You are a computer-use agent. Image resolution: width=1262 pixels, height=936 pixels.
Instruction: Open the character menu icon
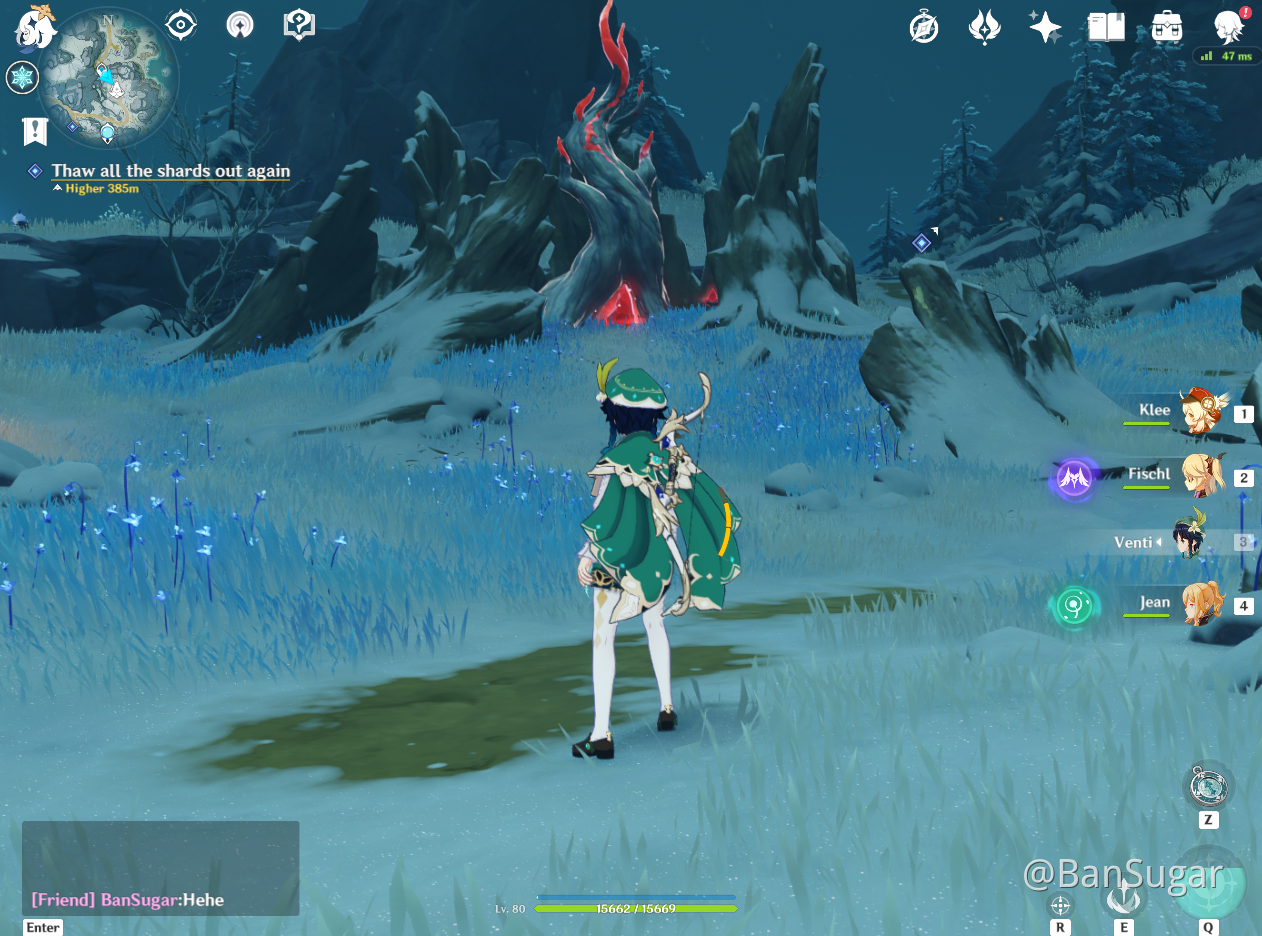tap(1229, 28)
